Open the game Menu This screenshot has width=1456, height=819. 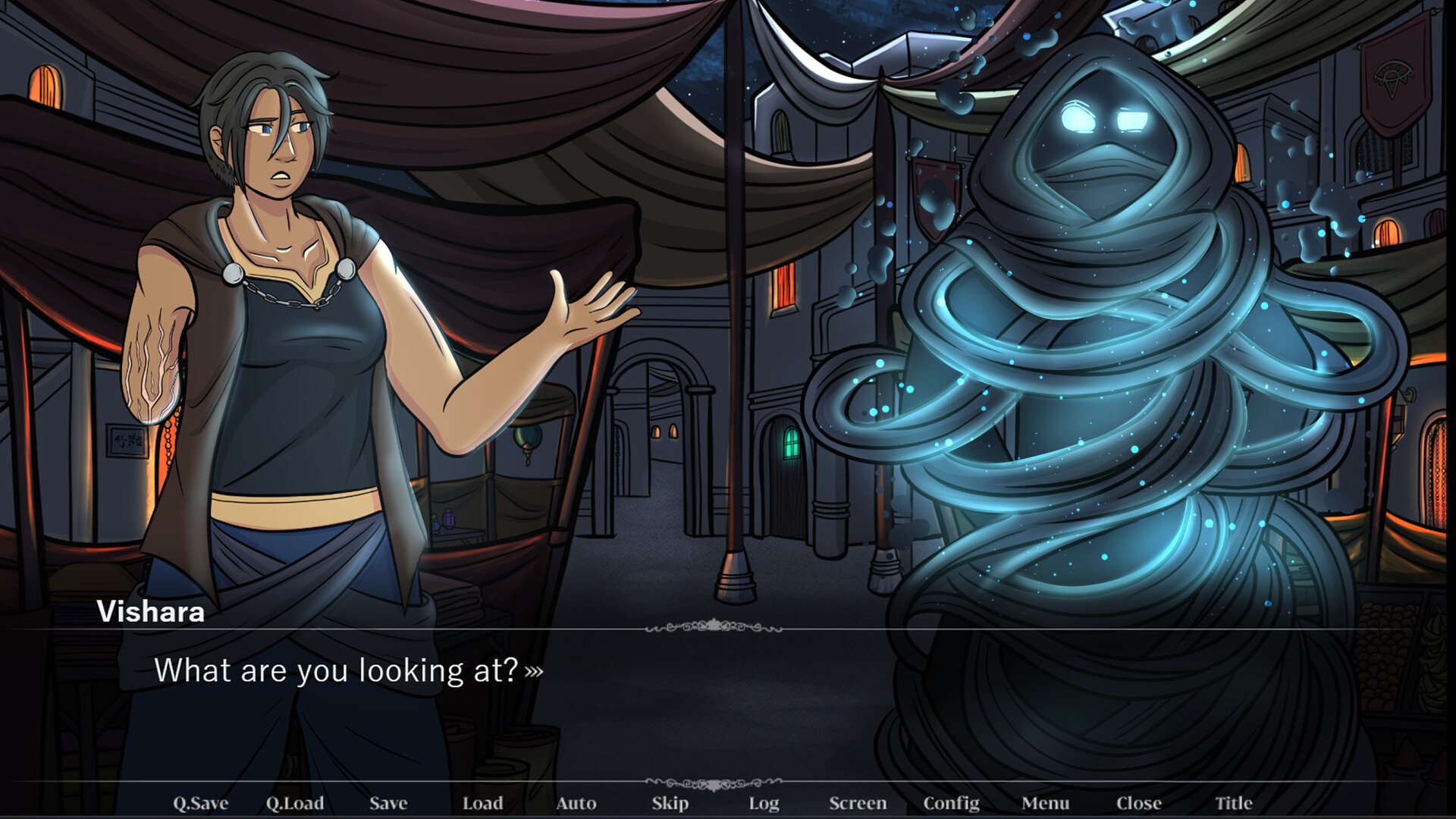(1044, 802)
